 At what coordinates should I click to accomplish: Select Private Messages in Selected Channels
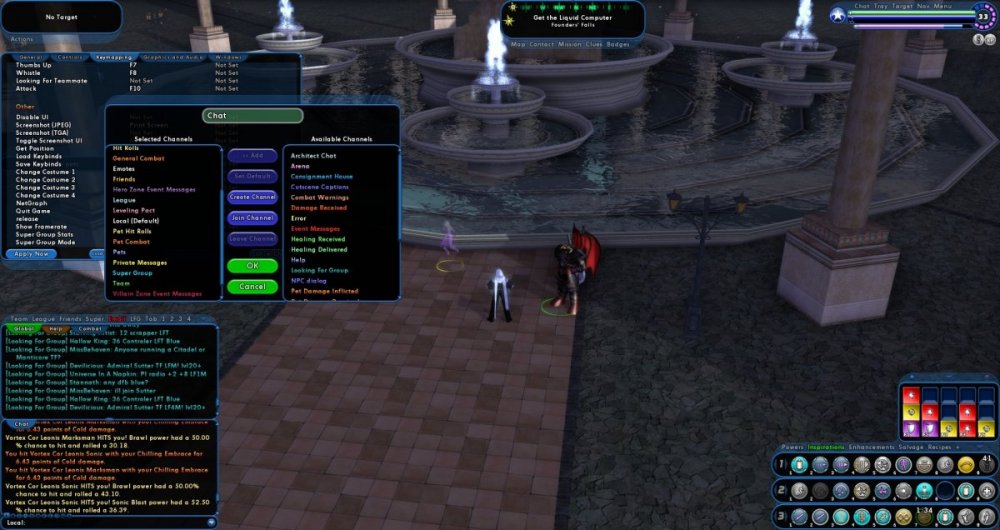click(140, 262)
